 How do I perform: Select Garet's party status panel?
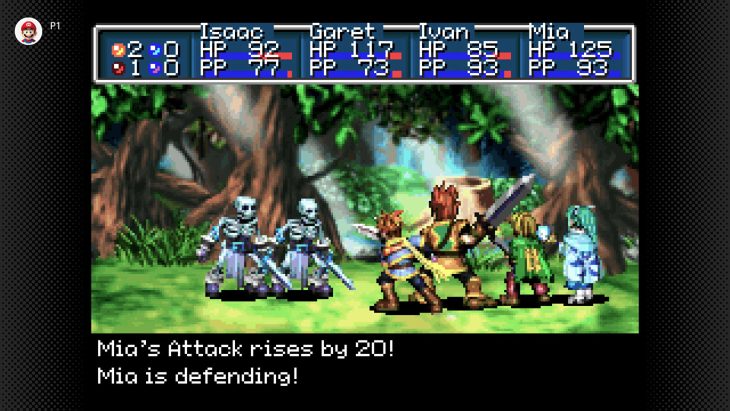pos(356,53)
